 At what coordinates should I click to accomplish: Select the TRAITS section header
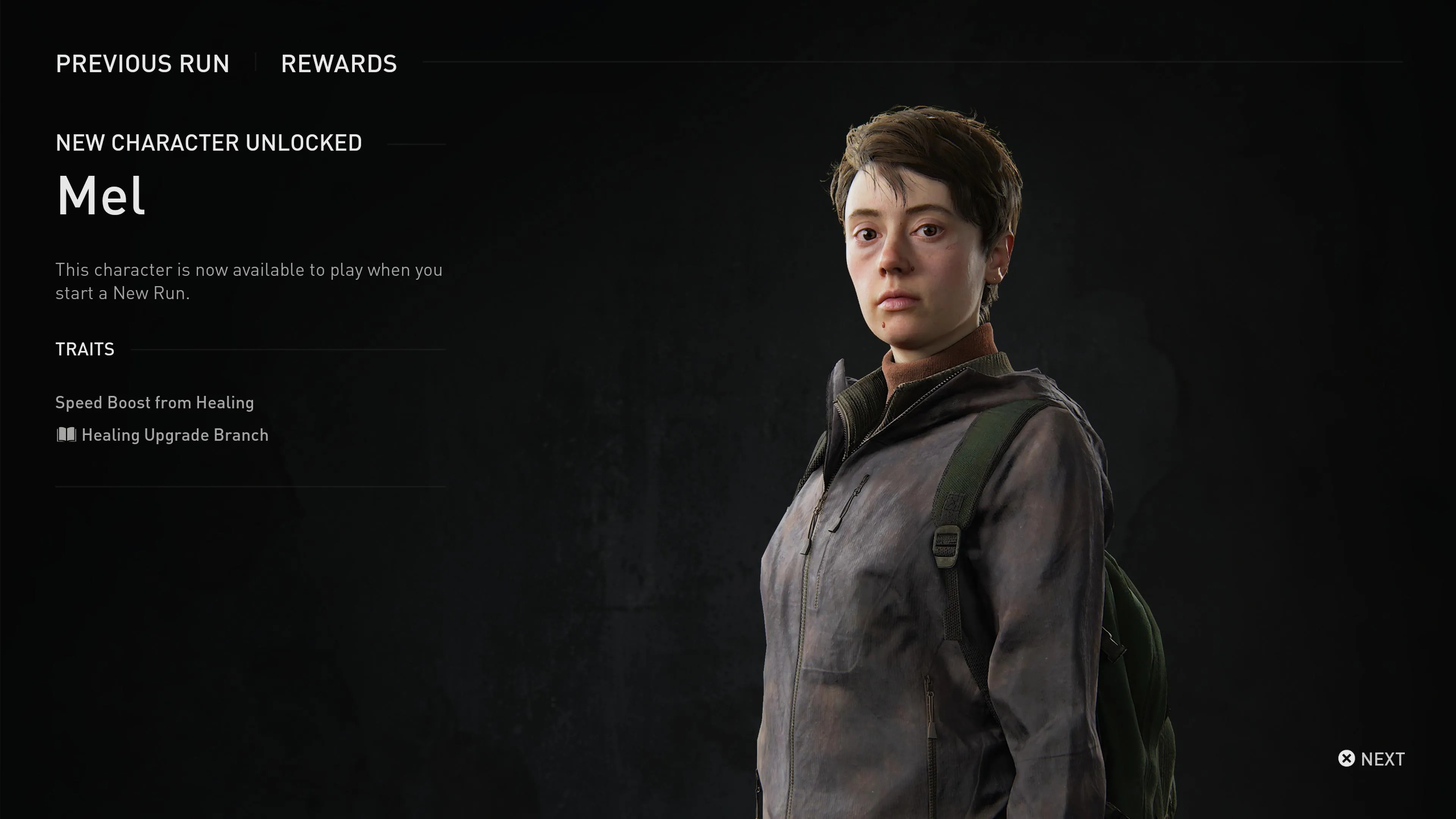(84, 349)
